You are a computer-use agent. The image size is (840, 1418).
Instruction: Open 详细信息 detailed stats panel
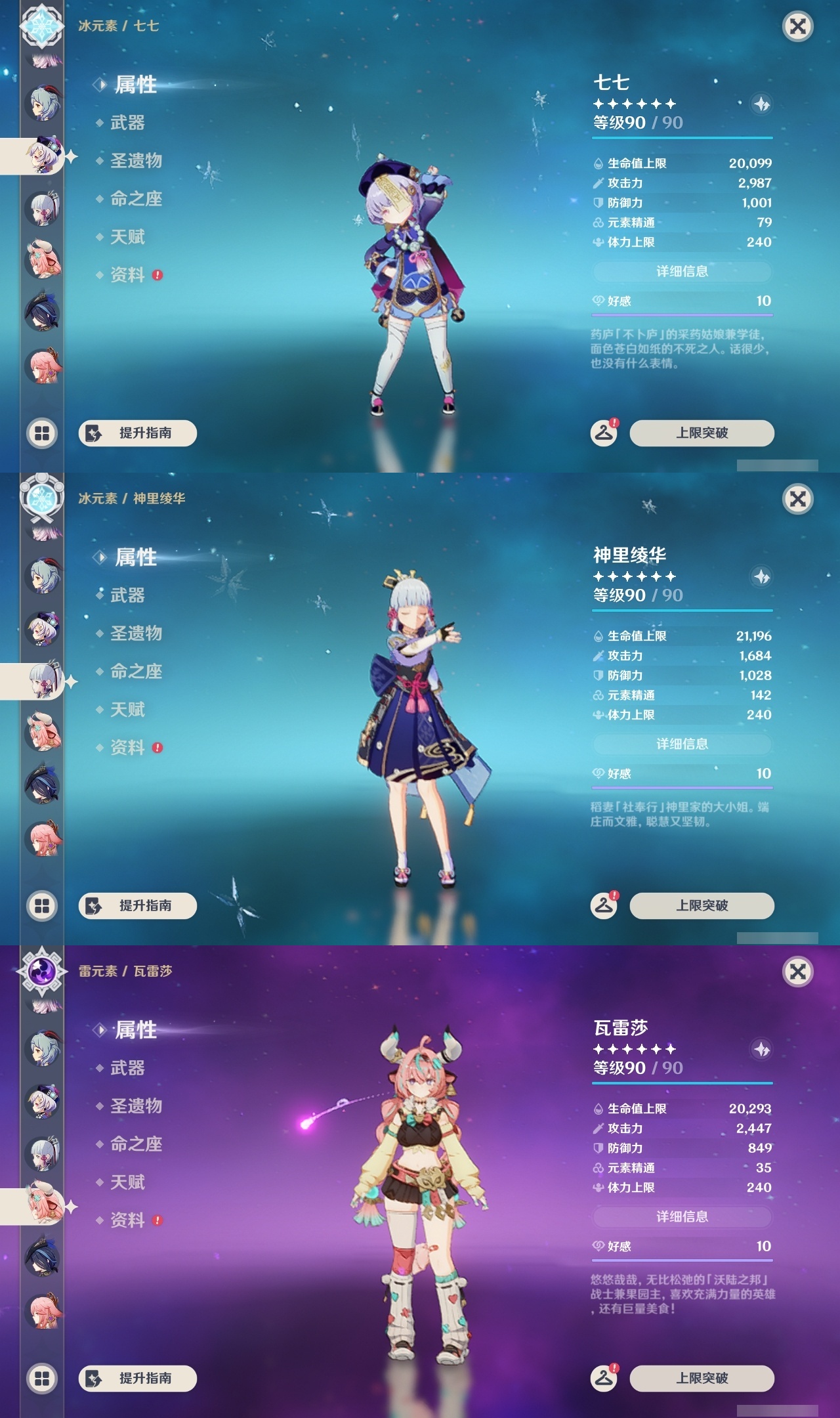pos(682,271)
